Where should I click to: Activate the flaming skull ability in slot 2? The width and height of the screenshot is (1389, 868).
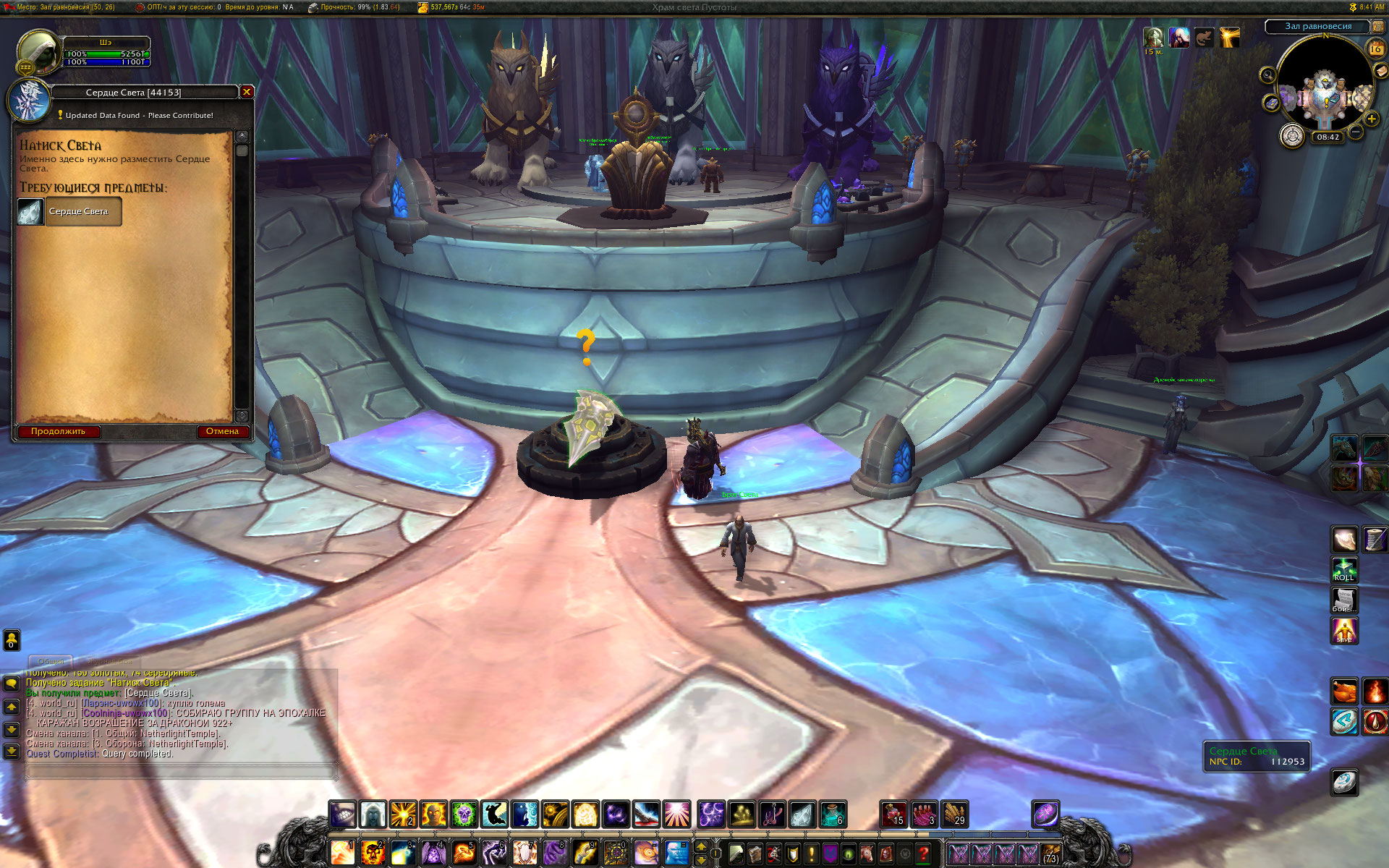pyautogui.click(x=373, y=854)
